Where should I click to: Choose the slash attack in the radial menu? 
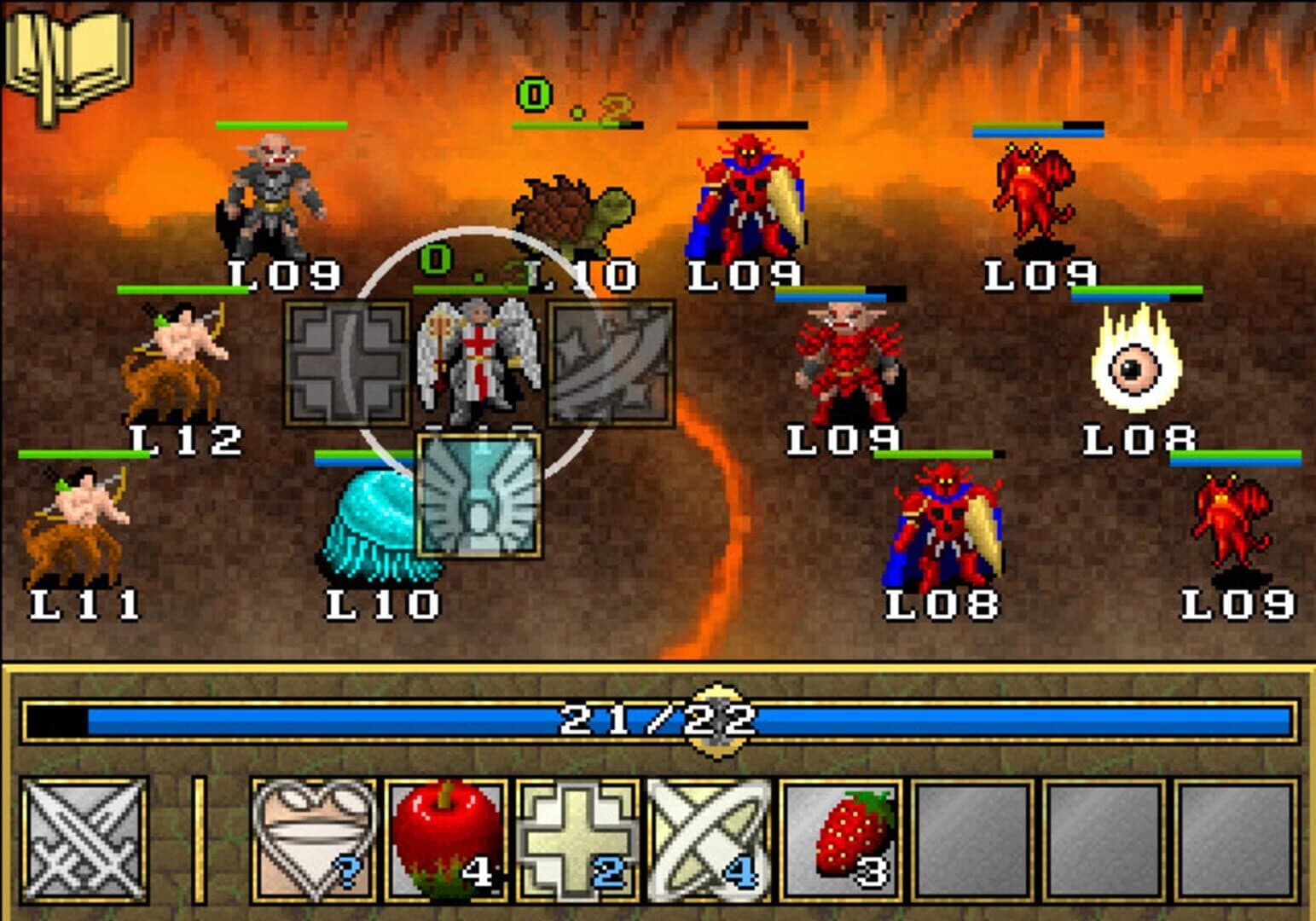click(610, 362)
